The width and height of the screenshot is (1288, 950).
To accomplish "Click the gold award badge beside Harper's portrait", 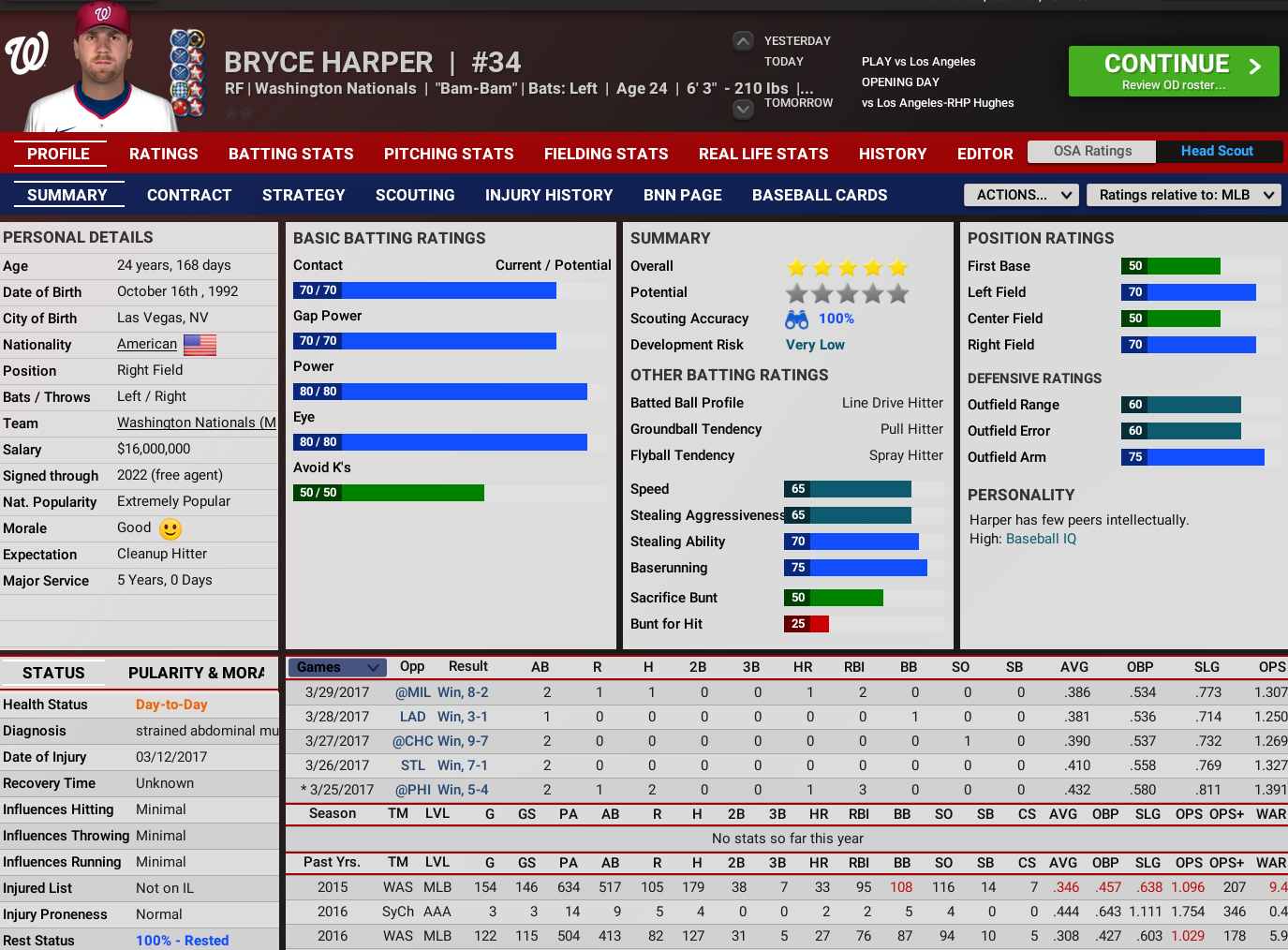I will pos(197,37).
